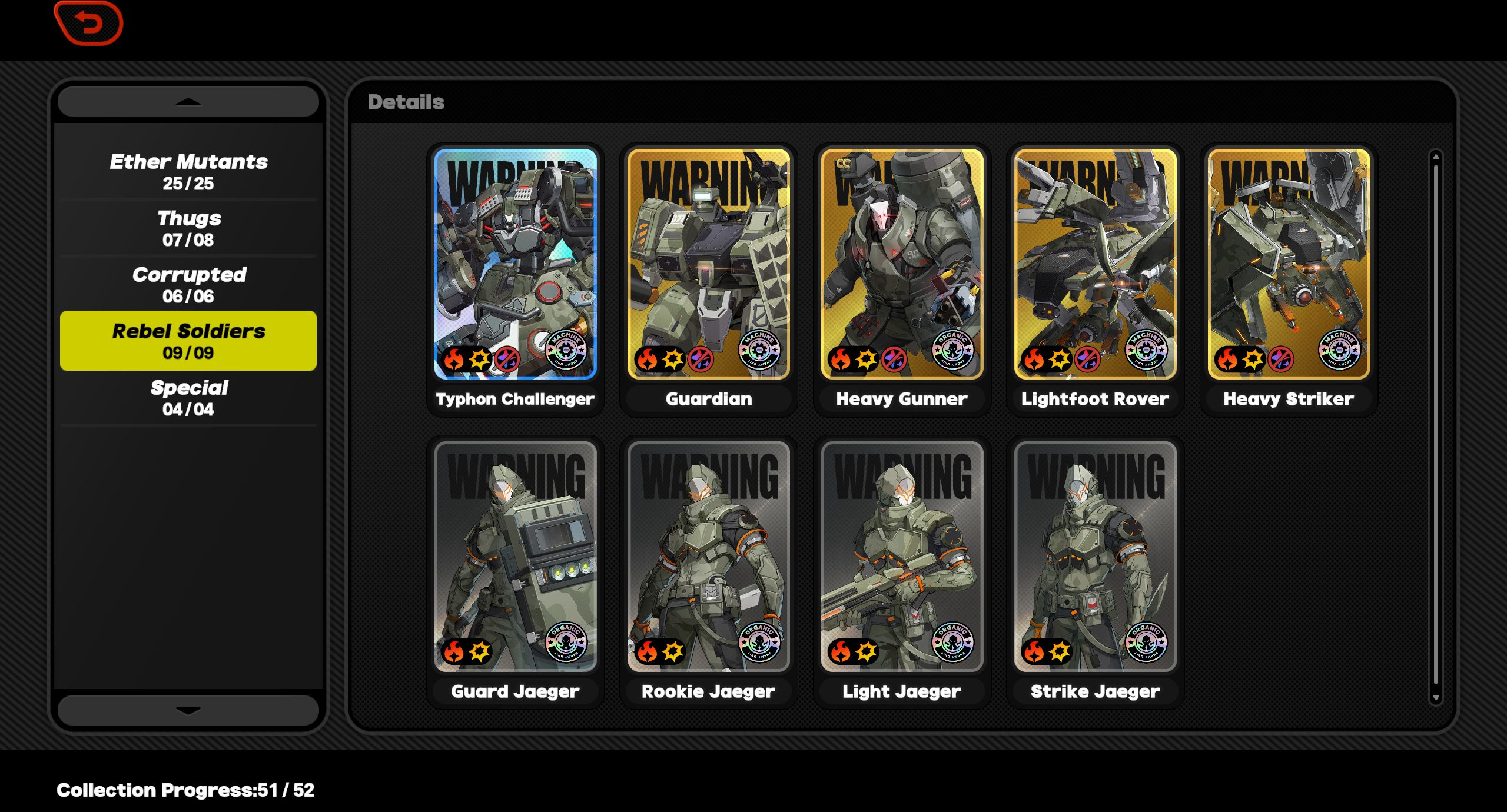
Task: Open the Special category section
Action: click(x=188, y=395)
